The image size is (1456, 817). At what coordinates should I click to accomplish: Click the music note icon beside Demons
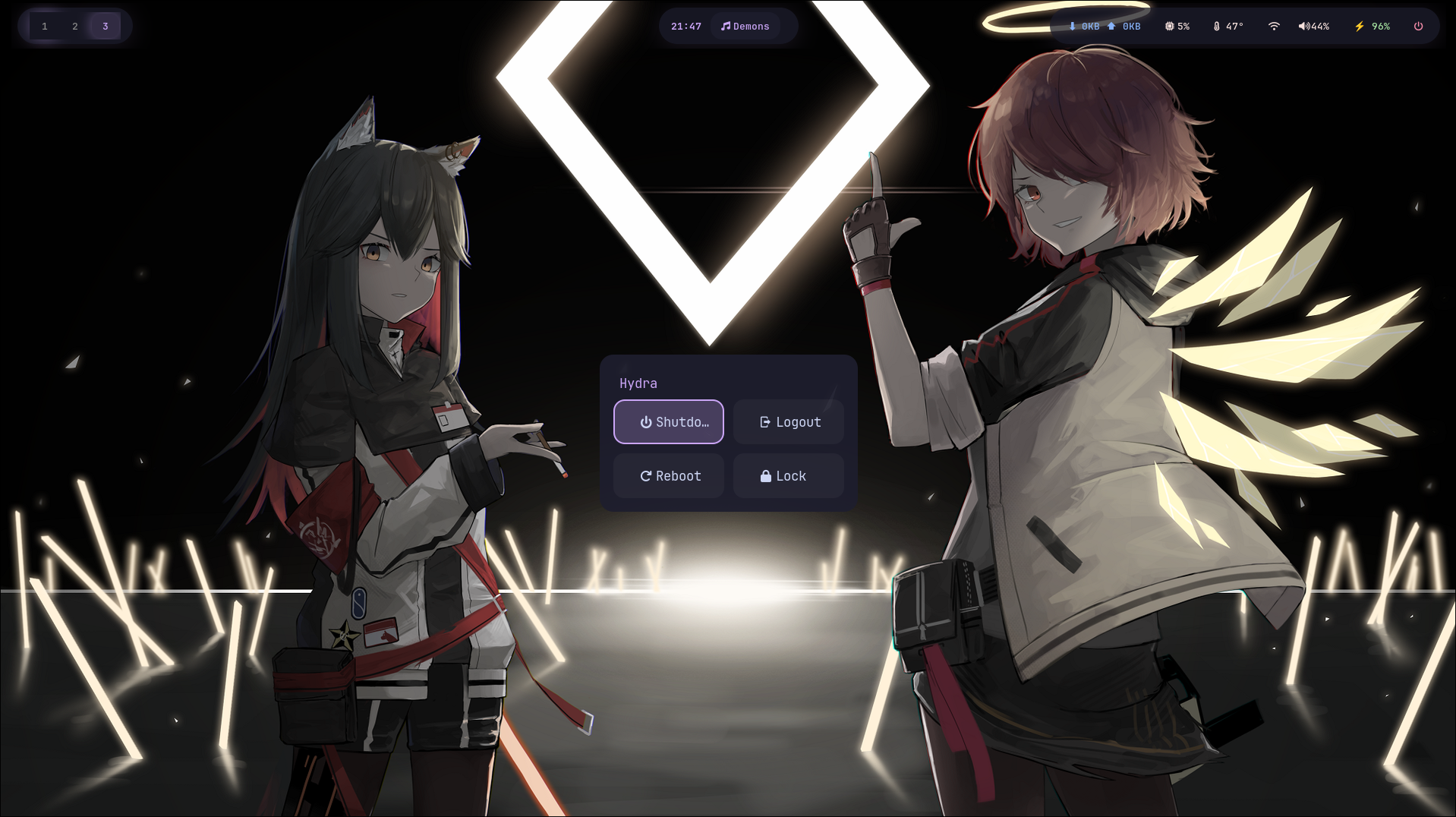pyautogui.click(x=726, y=25)
